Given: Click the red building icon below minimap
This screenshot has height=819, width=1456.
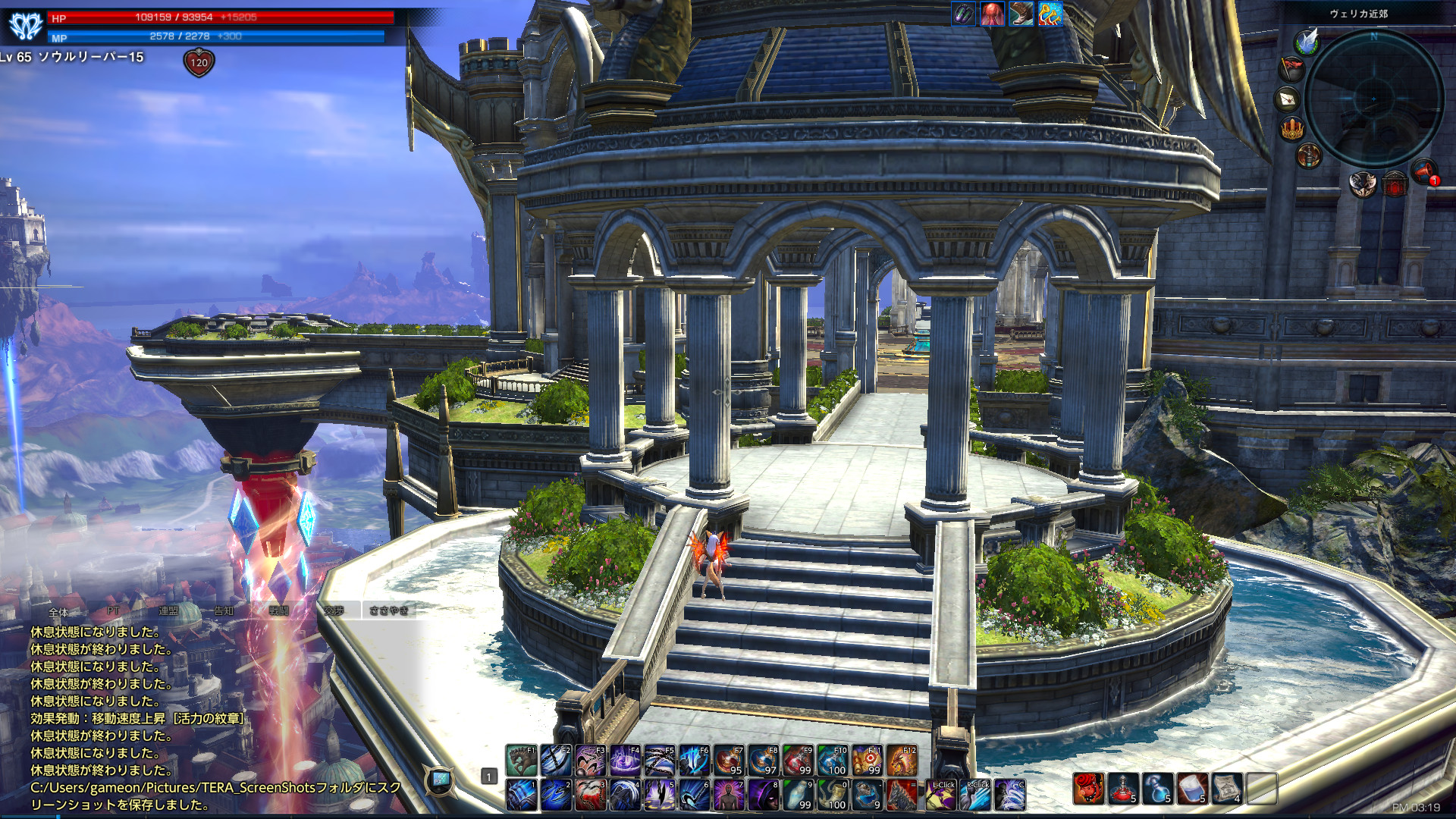Looking at the screenshot, I should [1395, 184].
